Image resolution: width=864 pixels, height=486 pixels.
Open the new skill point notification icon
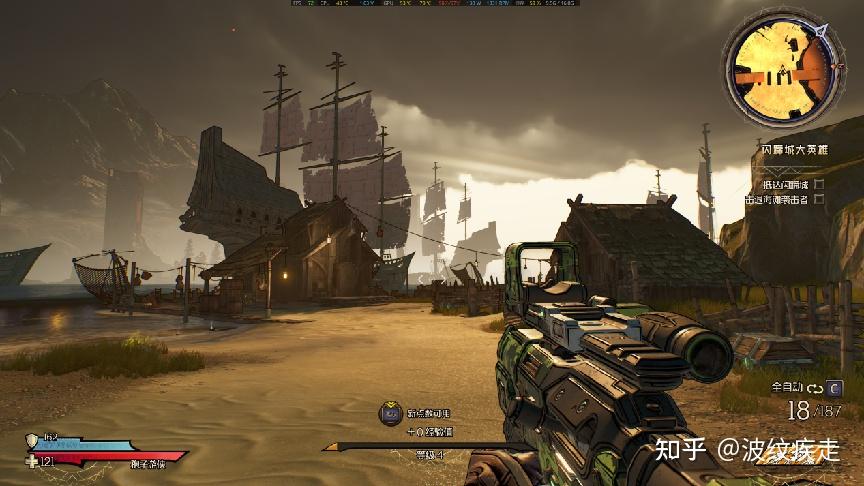pyautogui.click(x=390, y=413)
